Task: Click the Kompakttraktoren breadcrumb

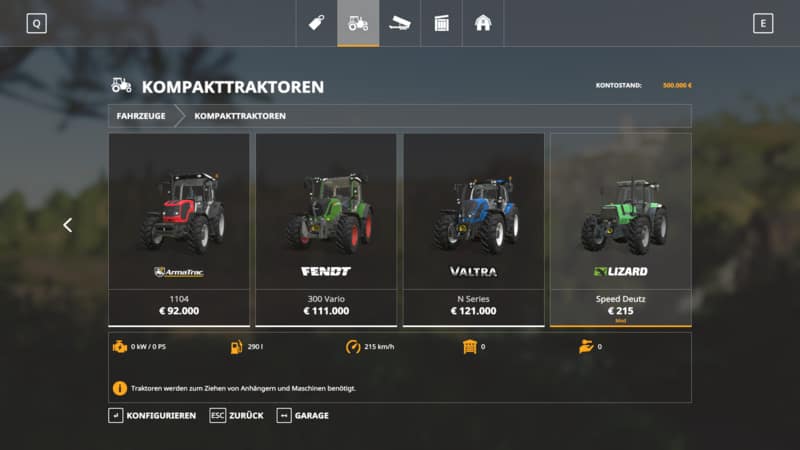Action: click(x=240, y=116)
